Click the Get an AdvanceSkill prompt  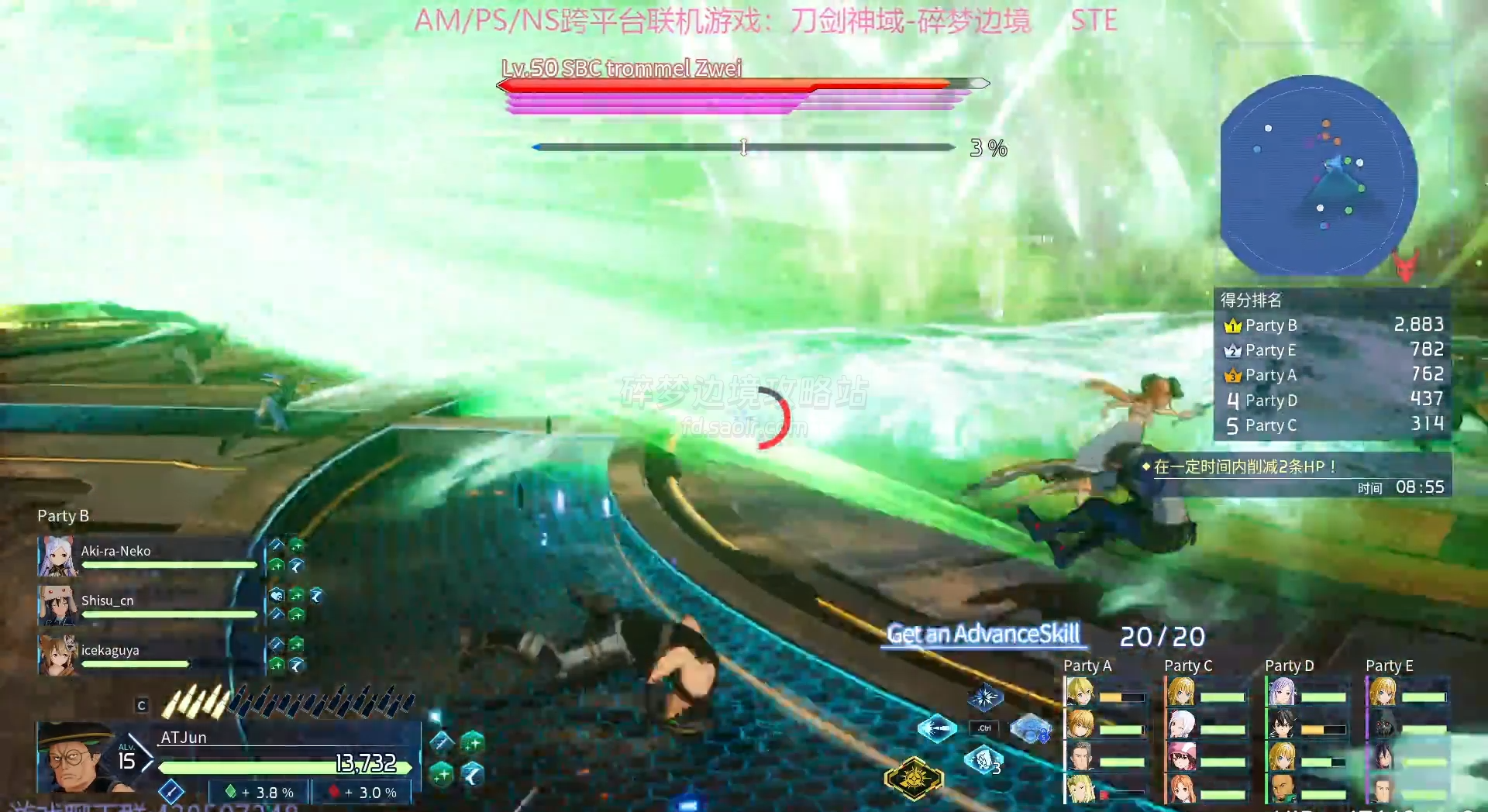[x=983, y=635]
